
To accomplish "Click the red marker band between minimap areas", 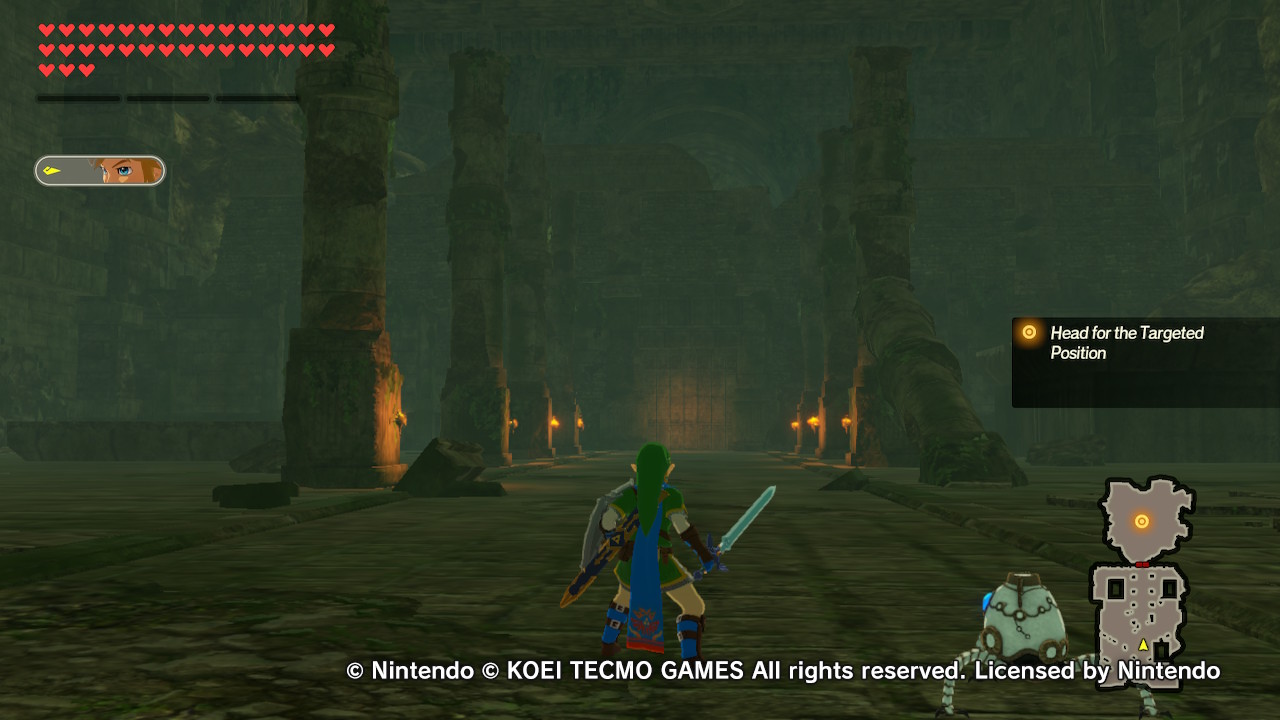I will [x=1141, y=563].
